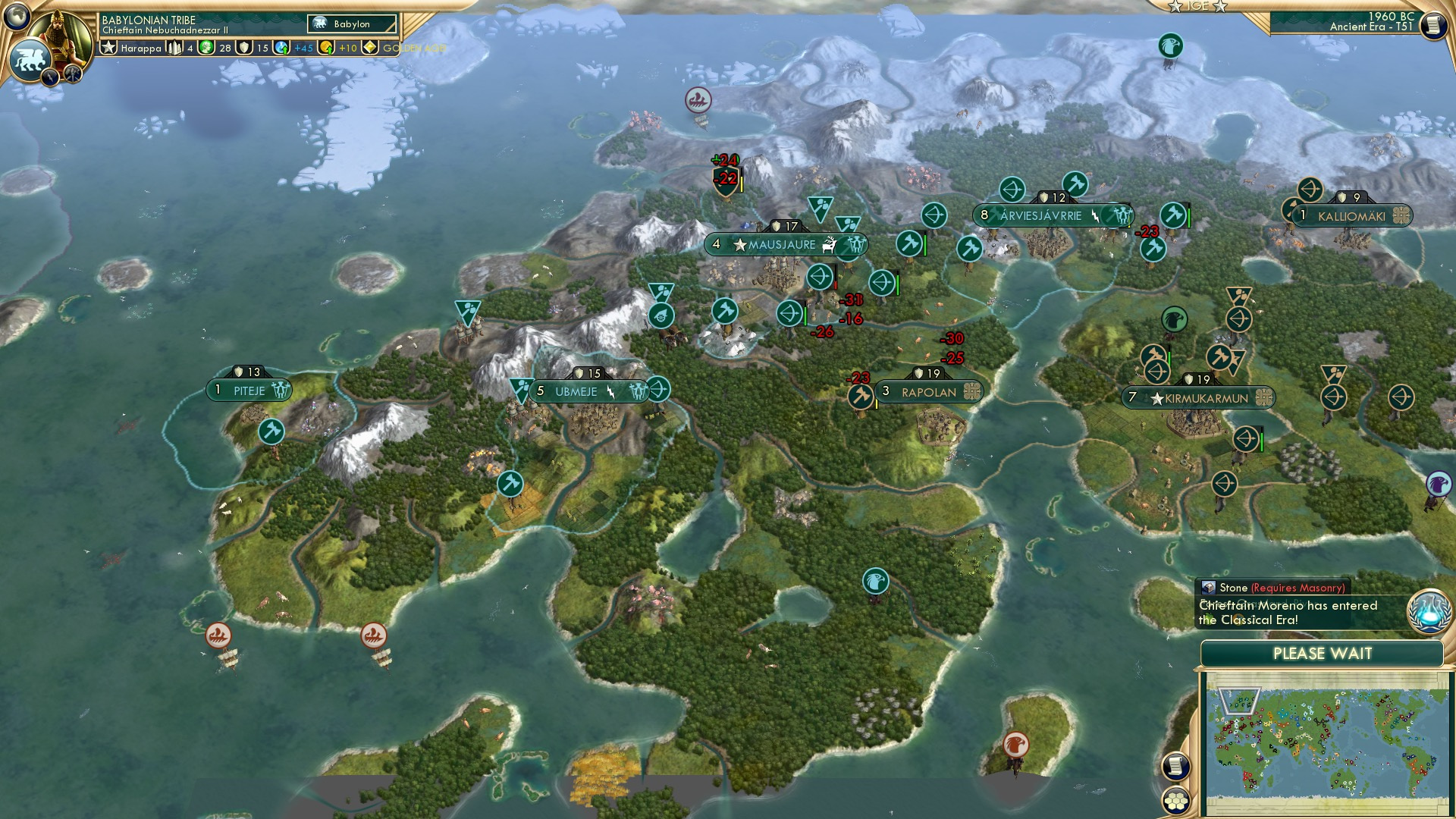Toggle the globe overlay icon at top left
Screen dimensions: 1456x819
(16, 16)
